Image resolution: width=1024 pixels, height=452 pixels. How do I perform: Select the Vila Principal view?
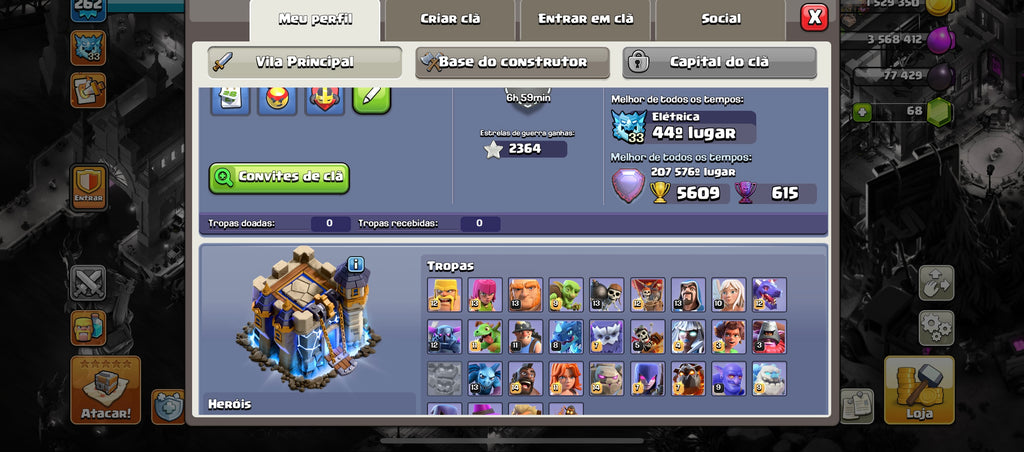tap(304, 62)
